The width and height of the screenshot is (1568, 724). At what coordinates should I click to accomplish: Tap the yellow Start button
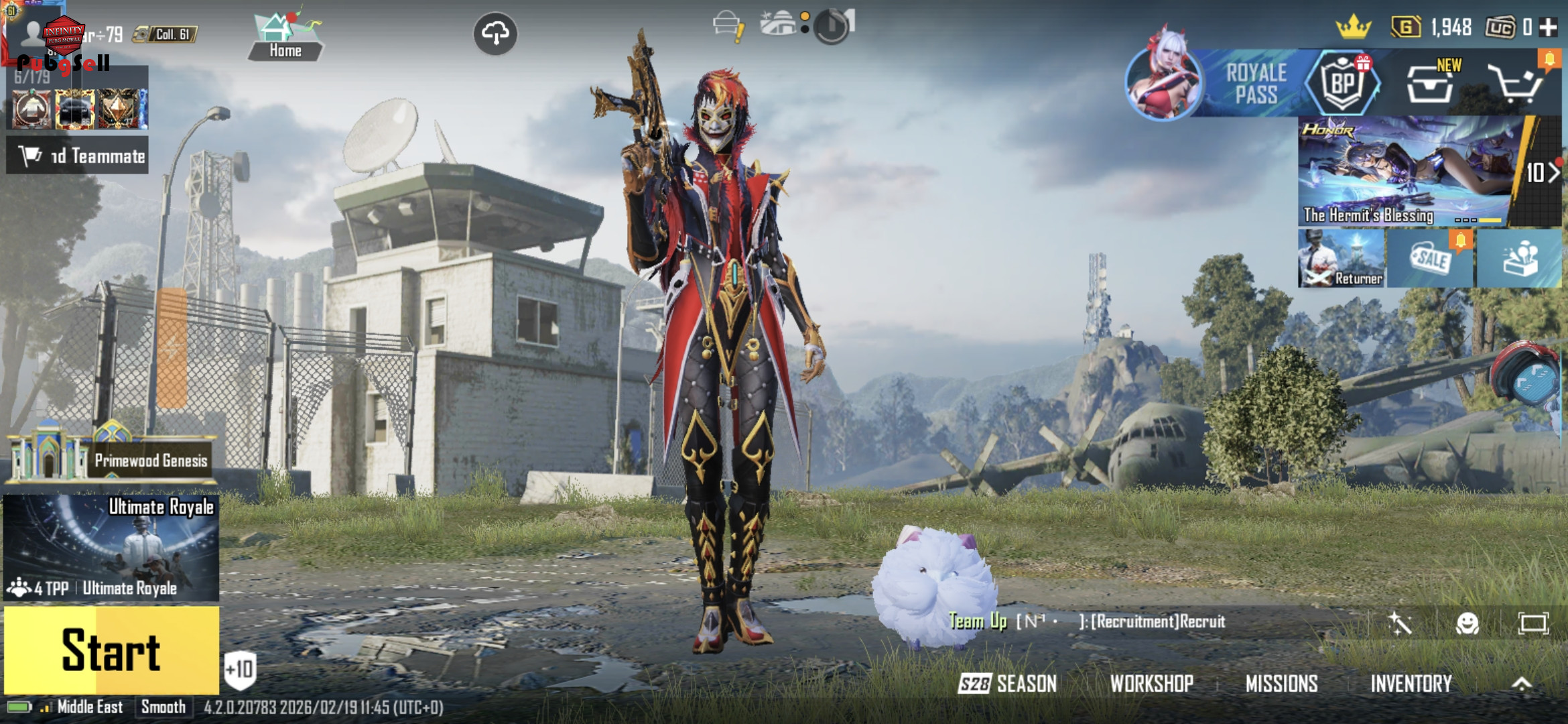tap(111, 650)
